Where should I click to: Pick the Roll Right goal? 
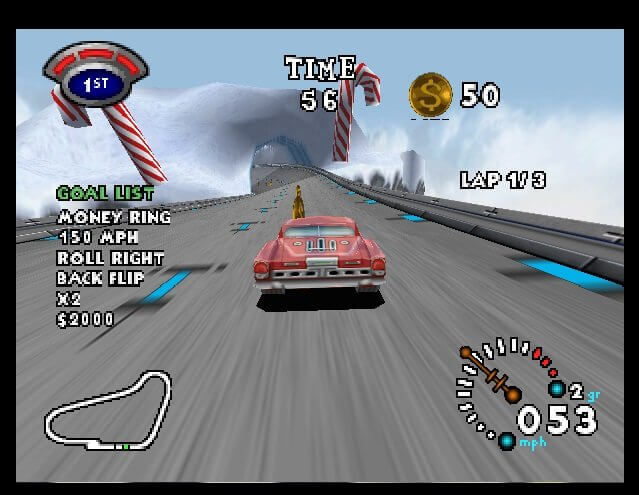pos(110,257)
